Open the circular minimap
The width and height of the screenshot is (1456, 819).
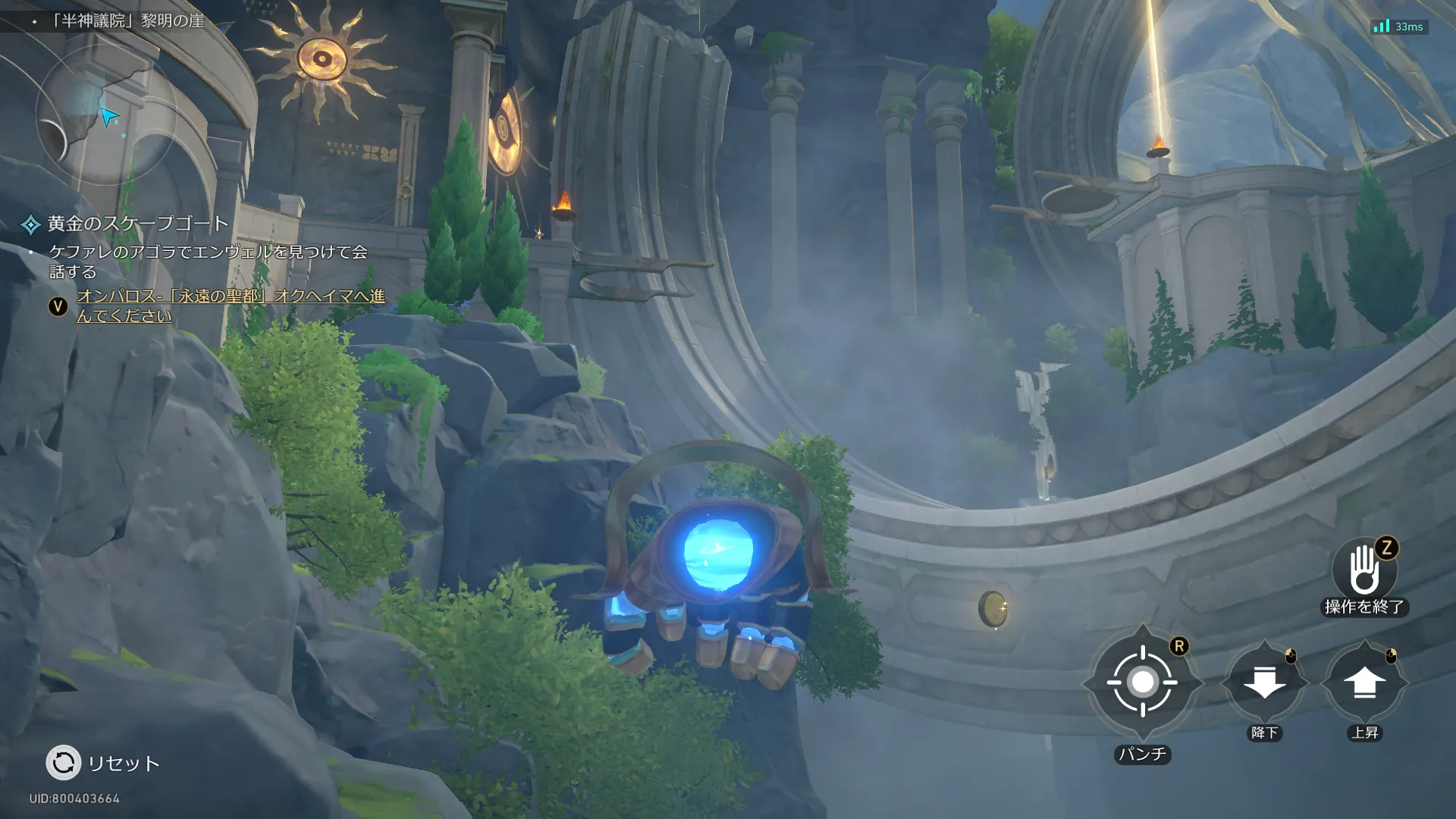[x=106, y=114]
